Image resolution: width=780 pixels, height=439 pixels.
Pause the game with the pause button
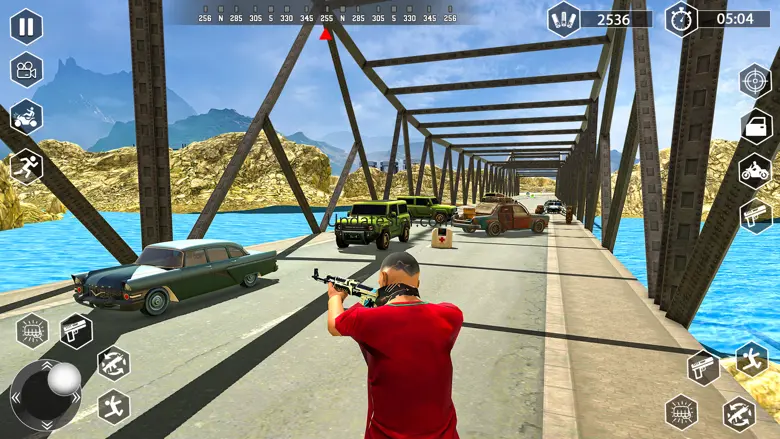coord(26,25)
